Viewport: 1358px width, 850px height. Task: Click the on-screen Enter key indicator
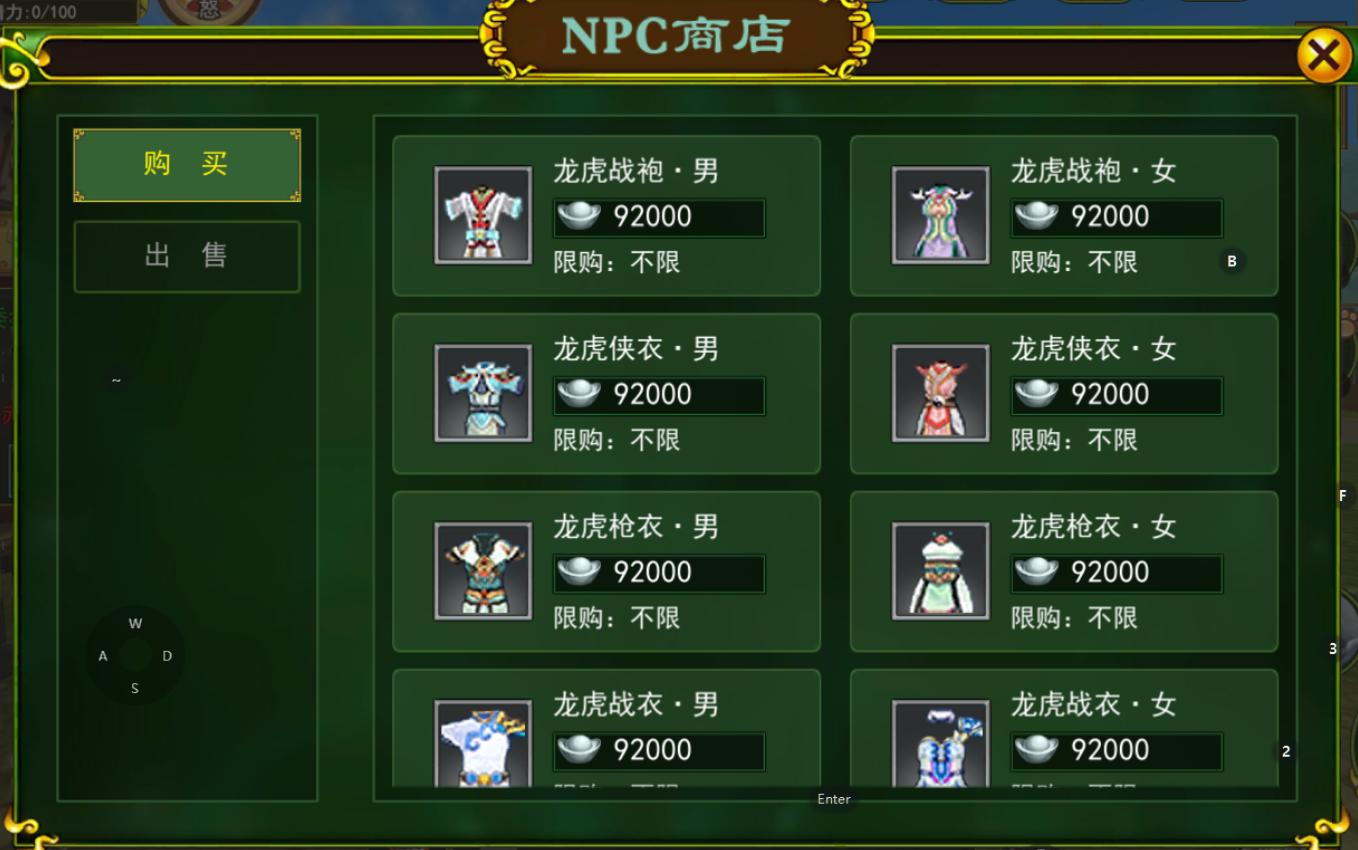point(833,799)
